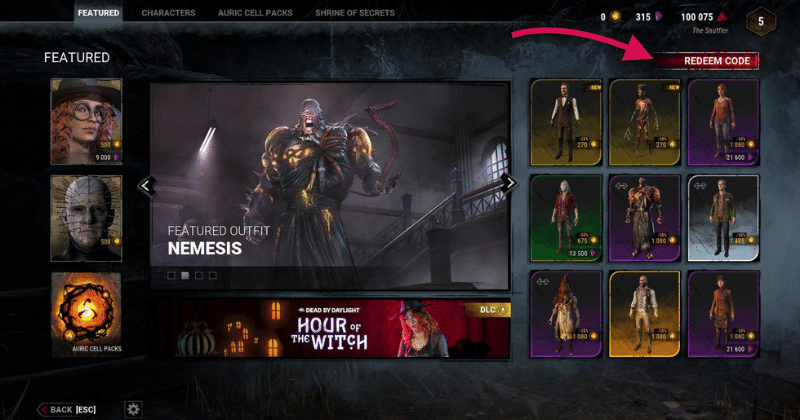800x420 pixels.
Task: Choose the Pinhead character tile
Action: [x=86, y=218]
